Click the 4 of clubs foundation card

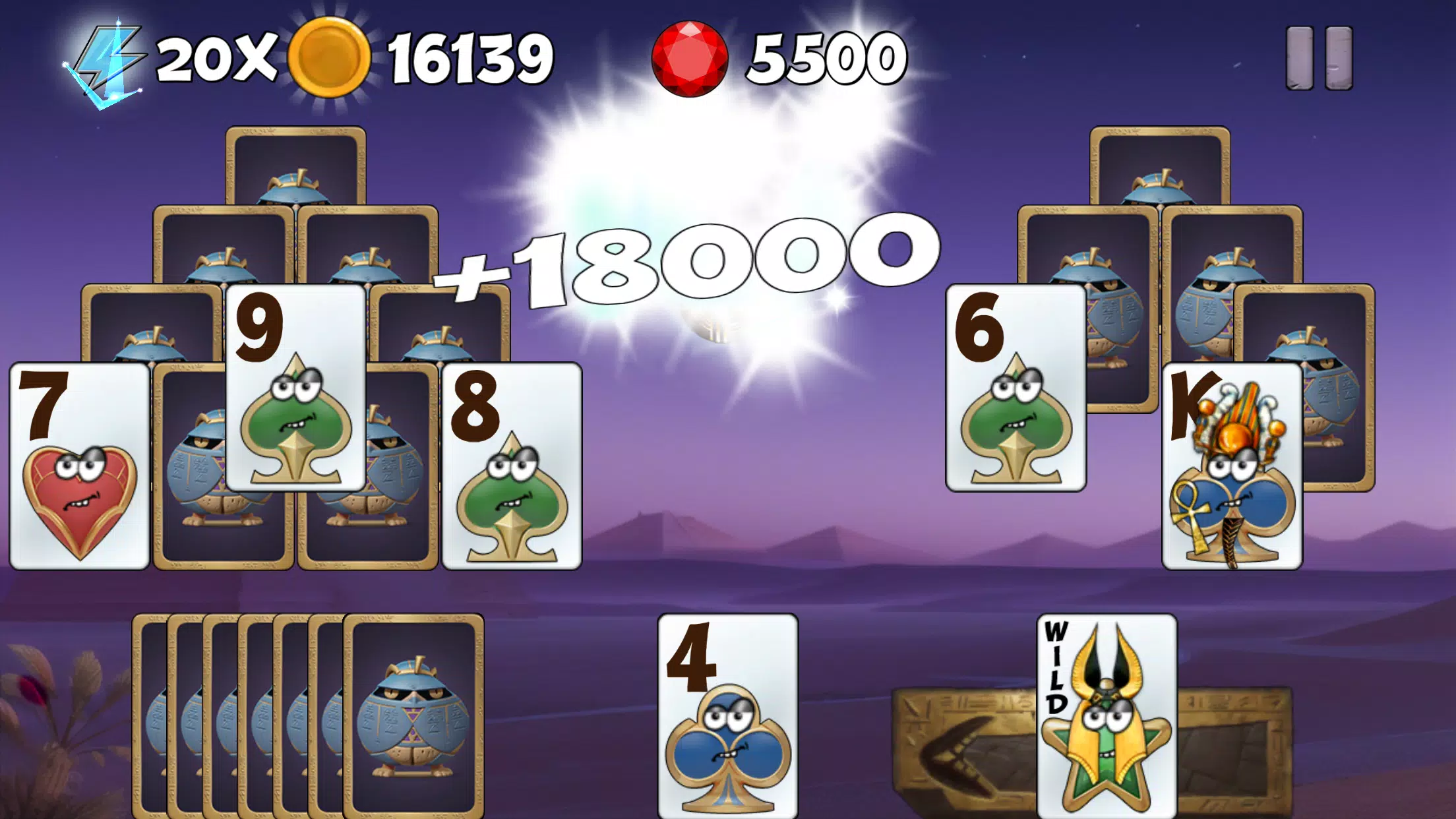[x=727, y=715]
